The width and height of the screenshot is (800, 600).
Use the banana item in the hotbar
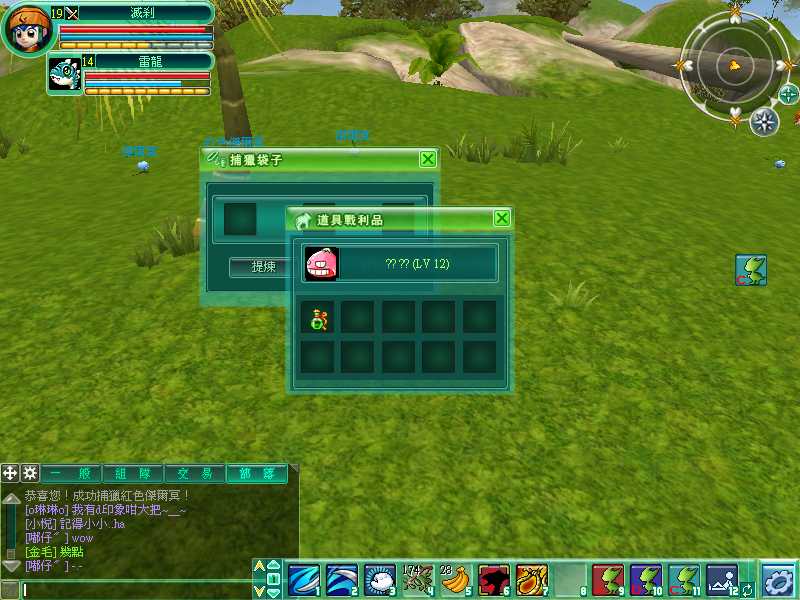tap(455, 580)
